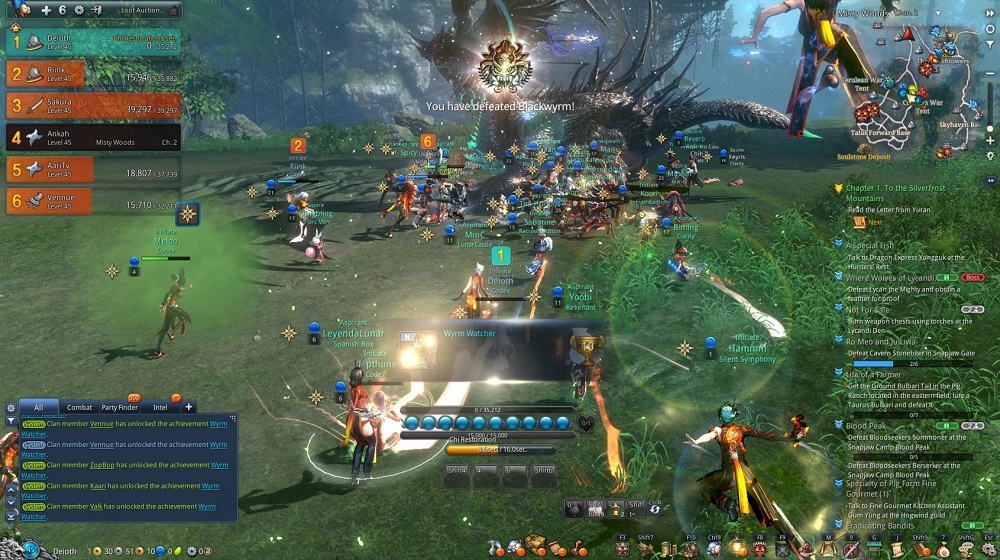The height and width of the screenshot is (560, 1000).
Task: Leave party via the exit icon
Action: 99,10
